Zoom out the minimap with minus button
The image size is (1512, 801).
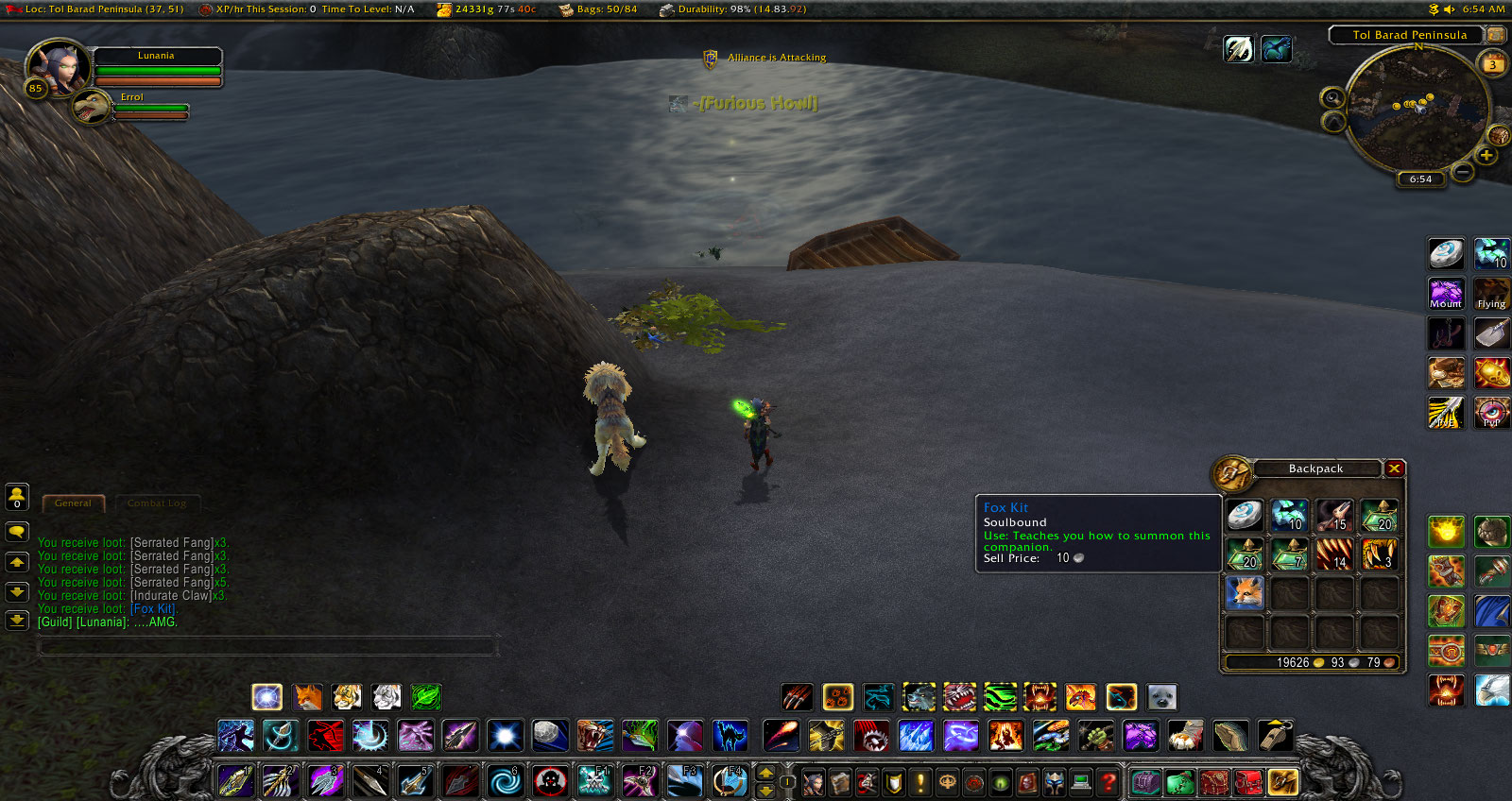click(x=1462, y=172)
